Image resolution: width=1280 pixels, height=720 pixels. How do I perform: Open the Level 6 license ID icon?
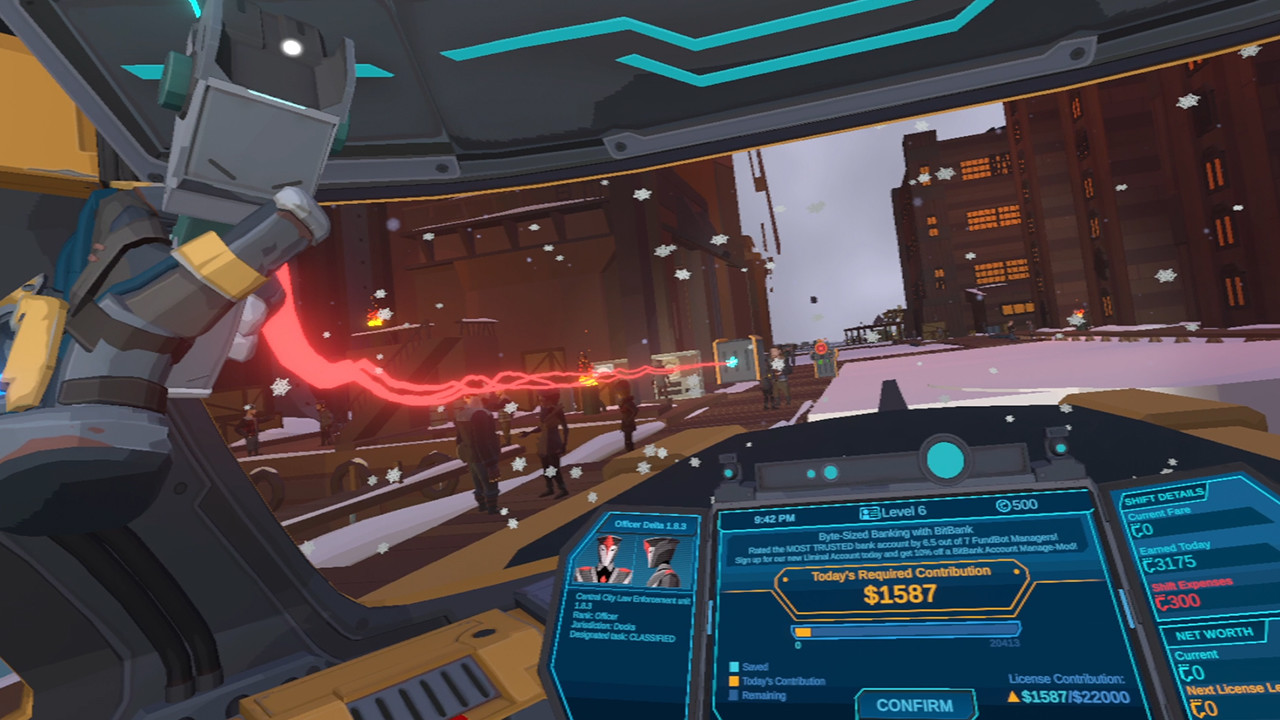868,511
